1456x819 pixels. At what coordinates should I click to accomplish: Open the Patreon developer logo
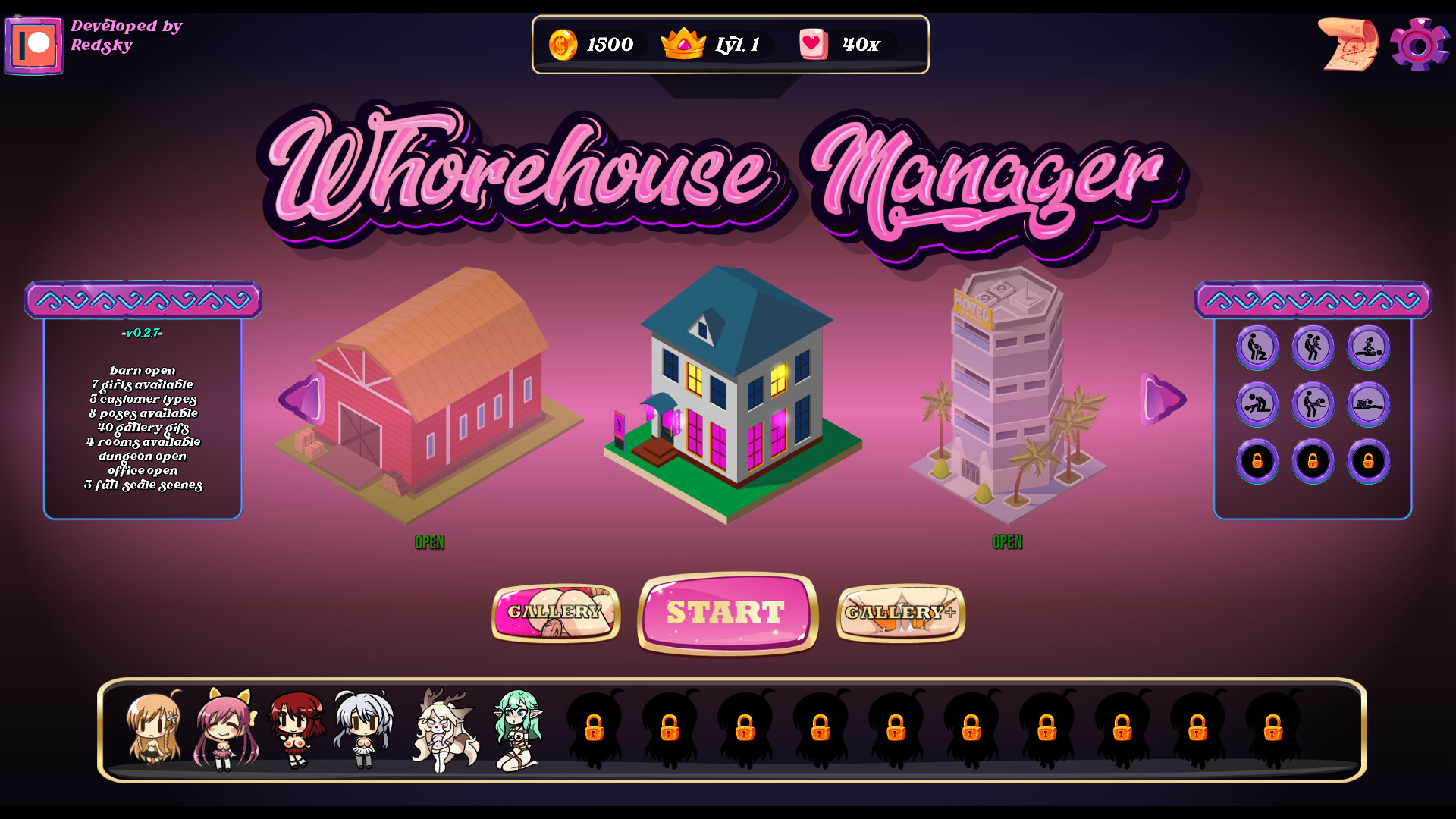point(34,45)
